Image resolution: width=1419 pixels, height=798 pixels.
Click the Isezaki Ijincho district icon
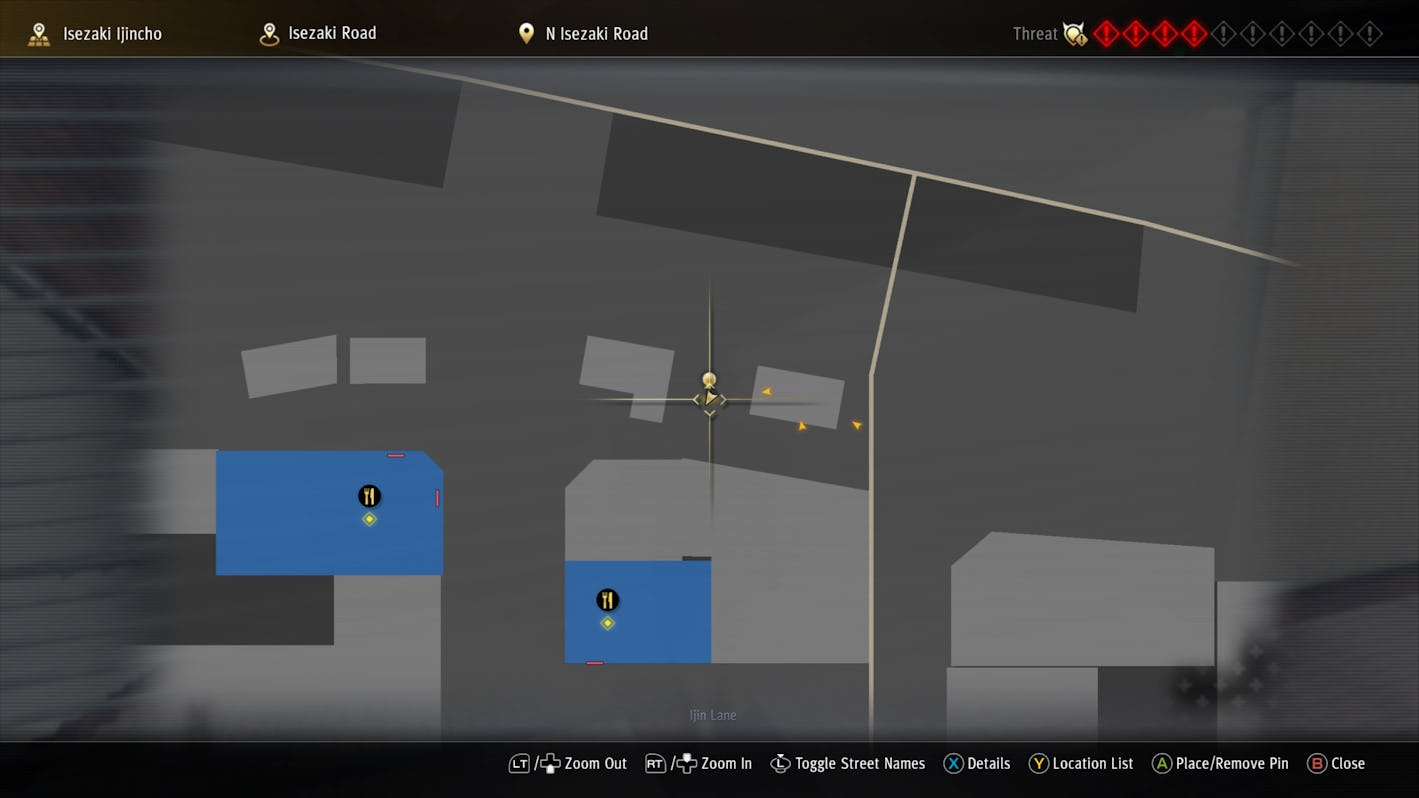click(x=38, y=32)
